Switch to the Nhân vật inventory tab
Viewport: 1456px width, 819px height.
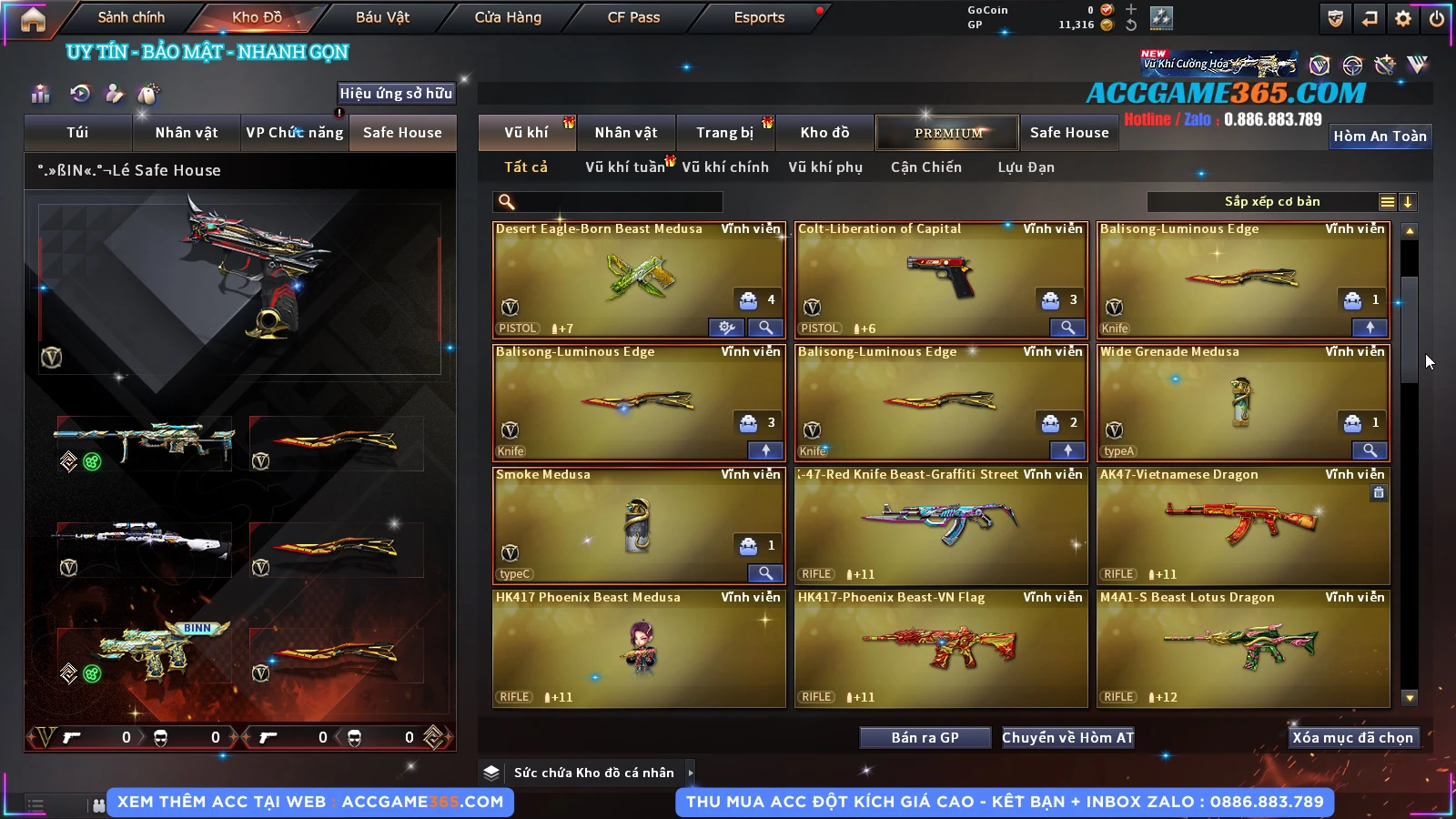626,133
